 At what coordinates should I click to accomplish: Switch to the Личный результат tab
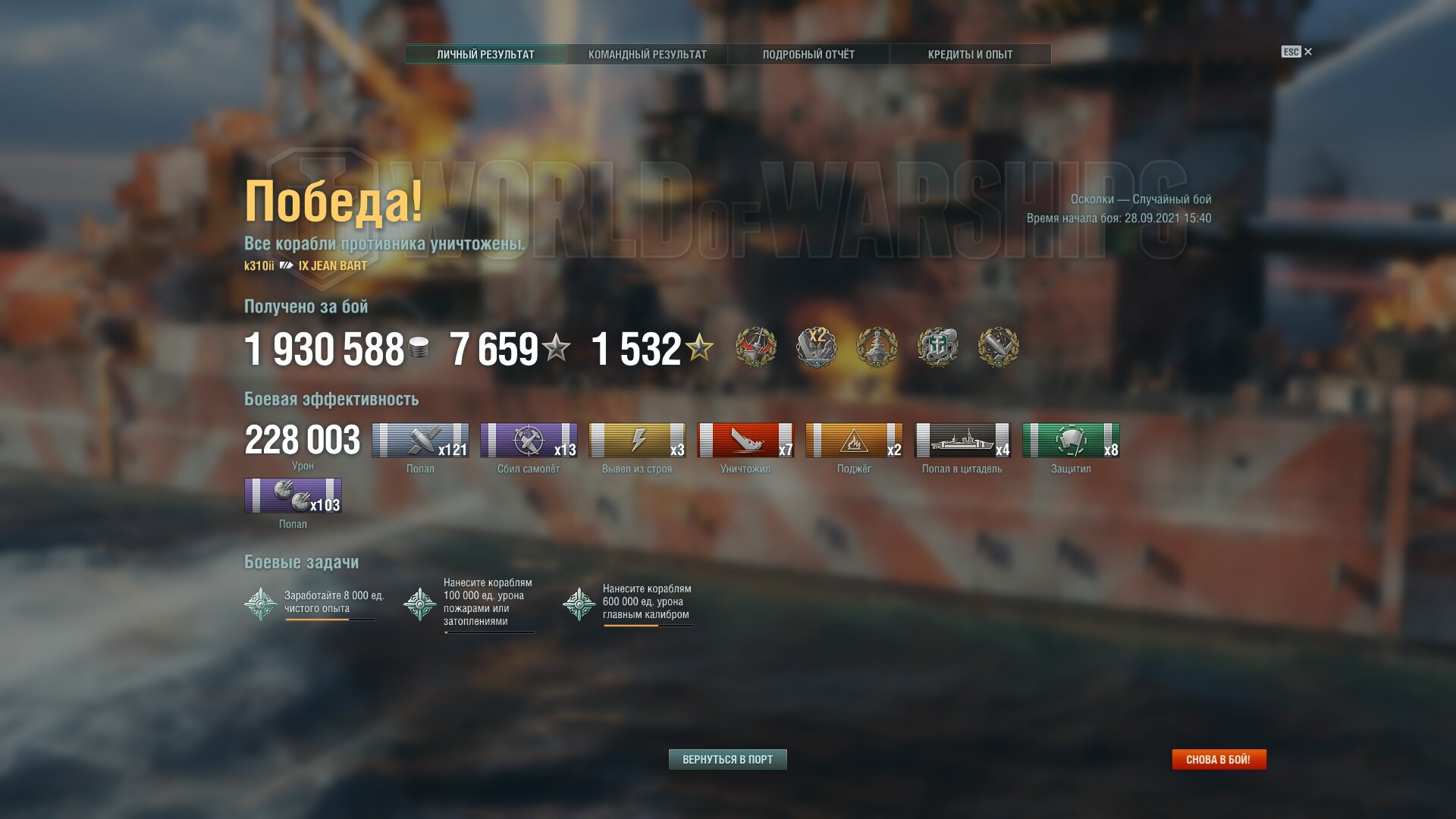[x=485, y=55]
